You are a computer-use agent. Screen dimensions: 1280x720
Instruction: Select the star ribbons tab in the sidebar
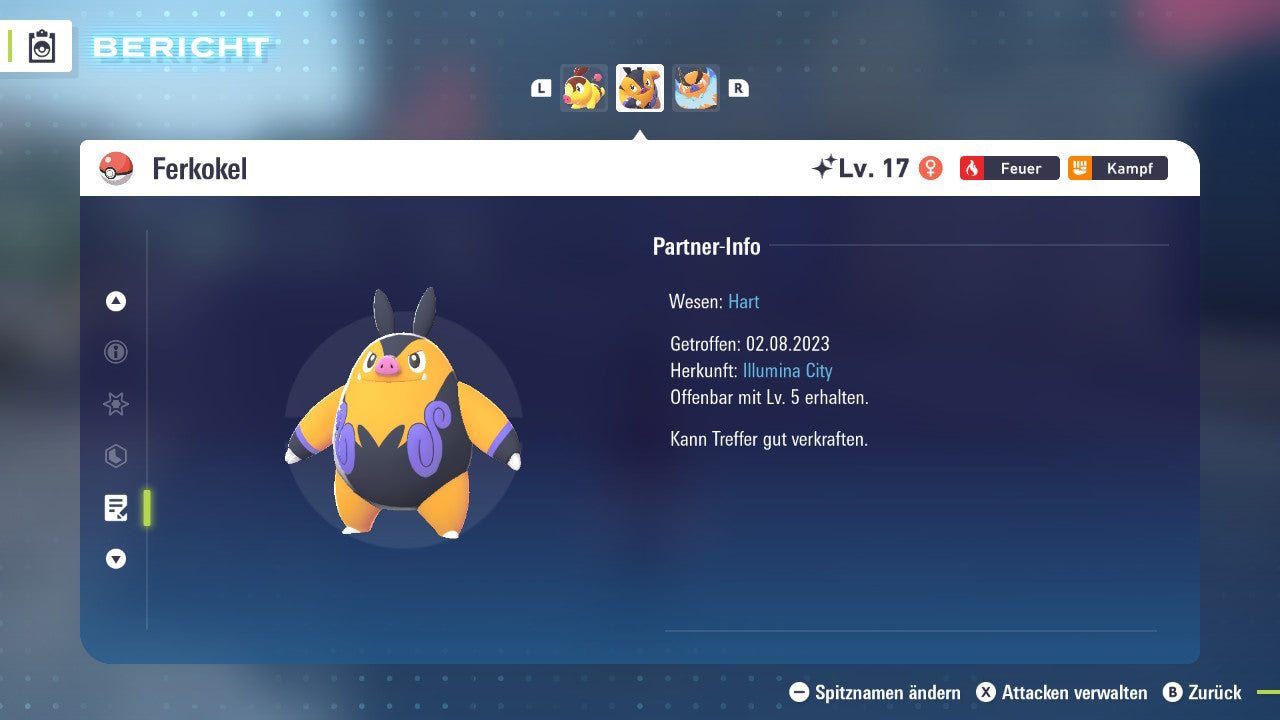click(115, 404)
